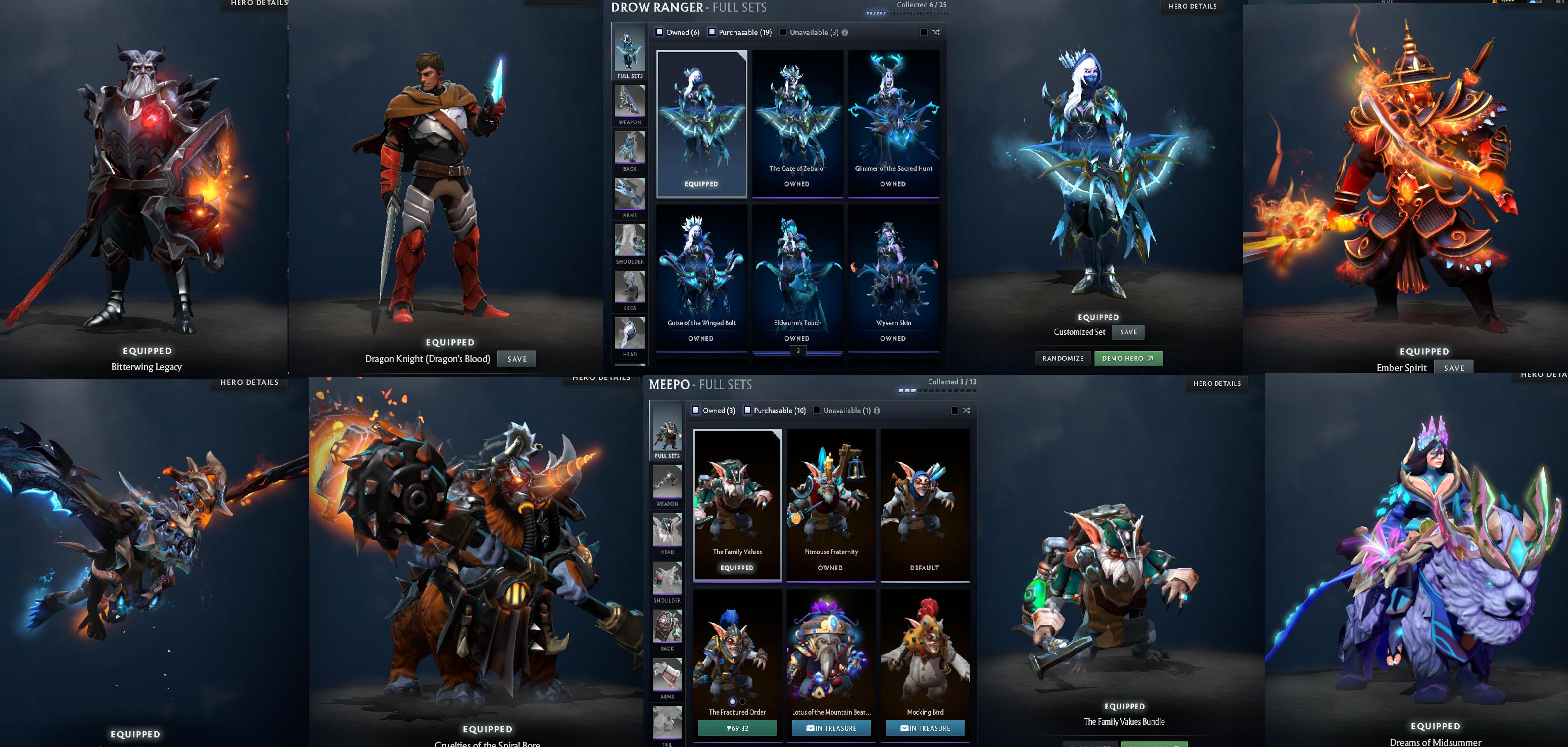Purchase The Fractured Order for ₽69.32

point(738,727)
